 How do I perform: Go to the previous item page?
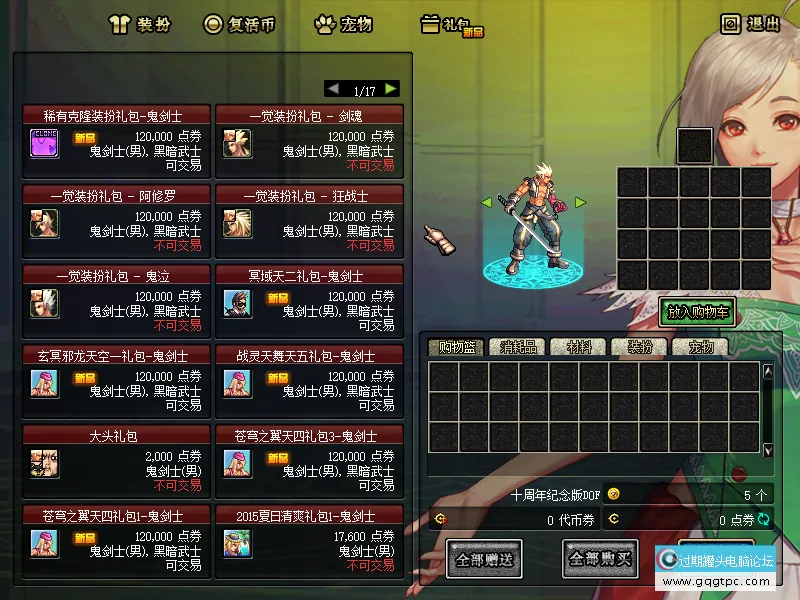click(334, 89)
